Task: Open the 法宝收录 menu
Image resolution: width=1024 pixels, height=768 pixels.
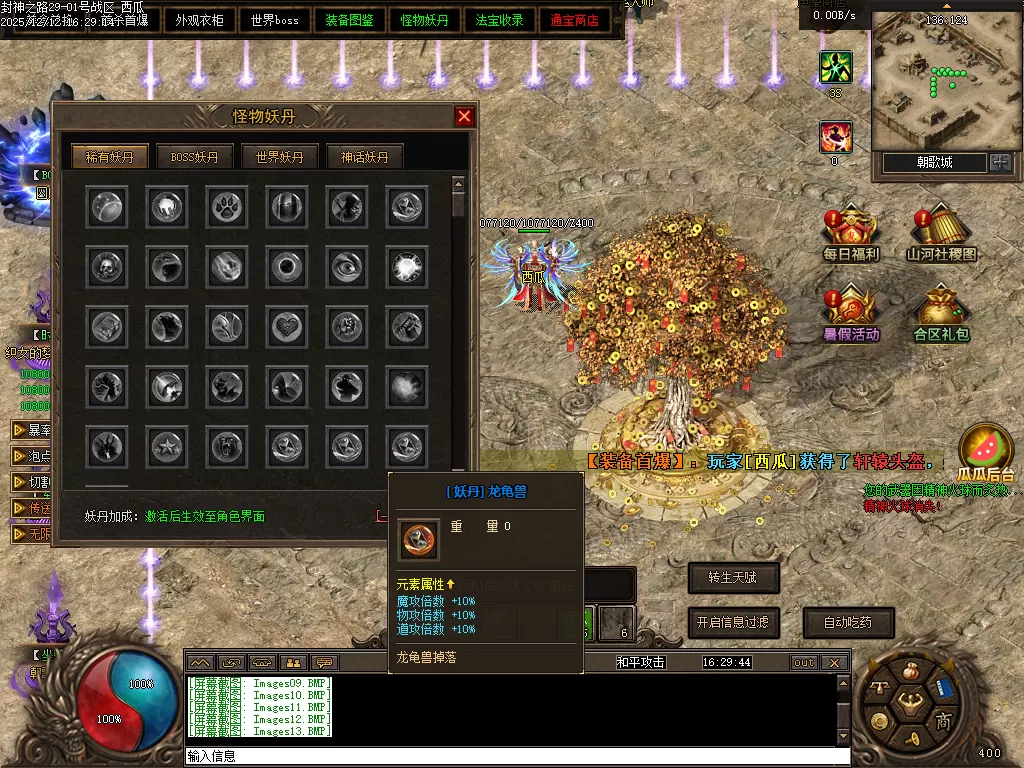Action: click(x=500, y=20)
